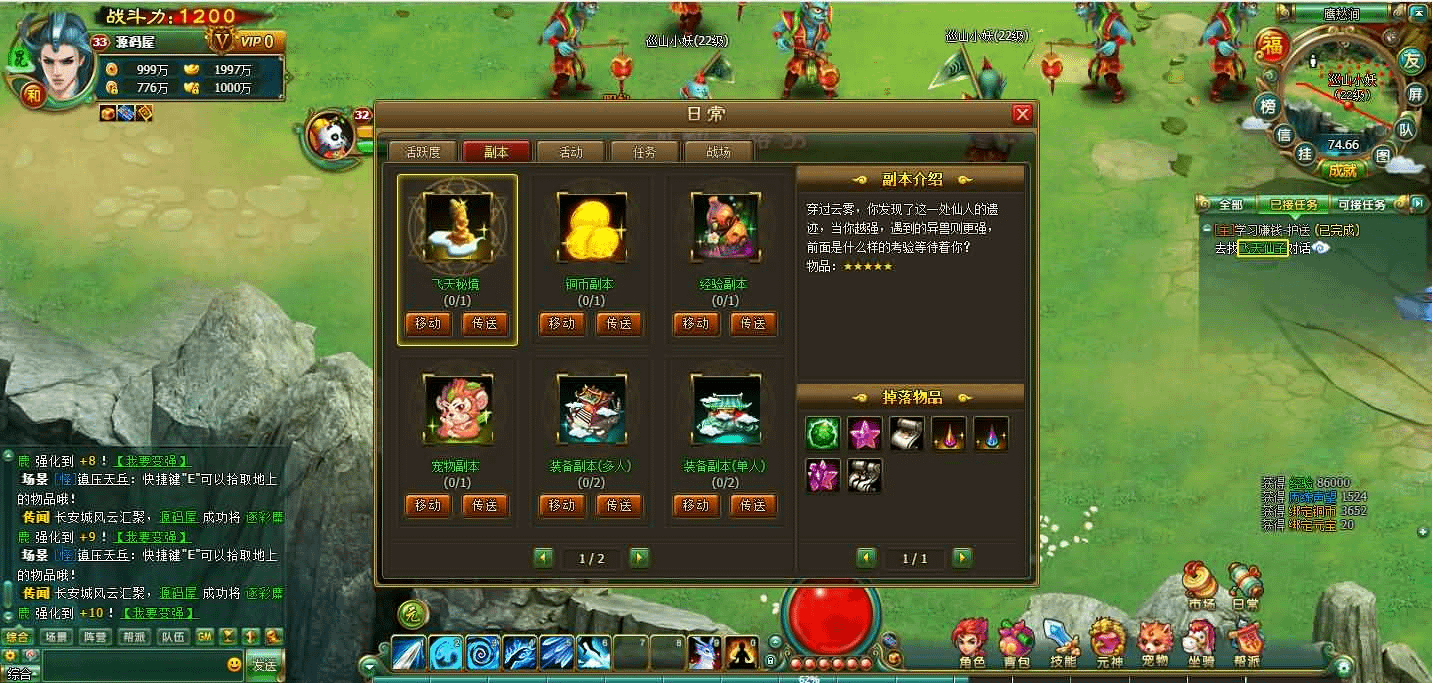Teleport to 装备副本(单人) dungeon
The height and width of the screenshot is (683, 1432).
coord(753,505)
